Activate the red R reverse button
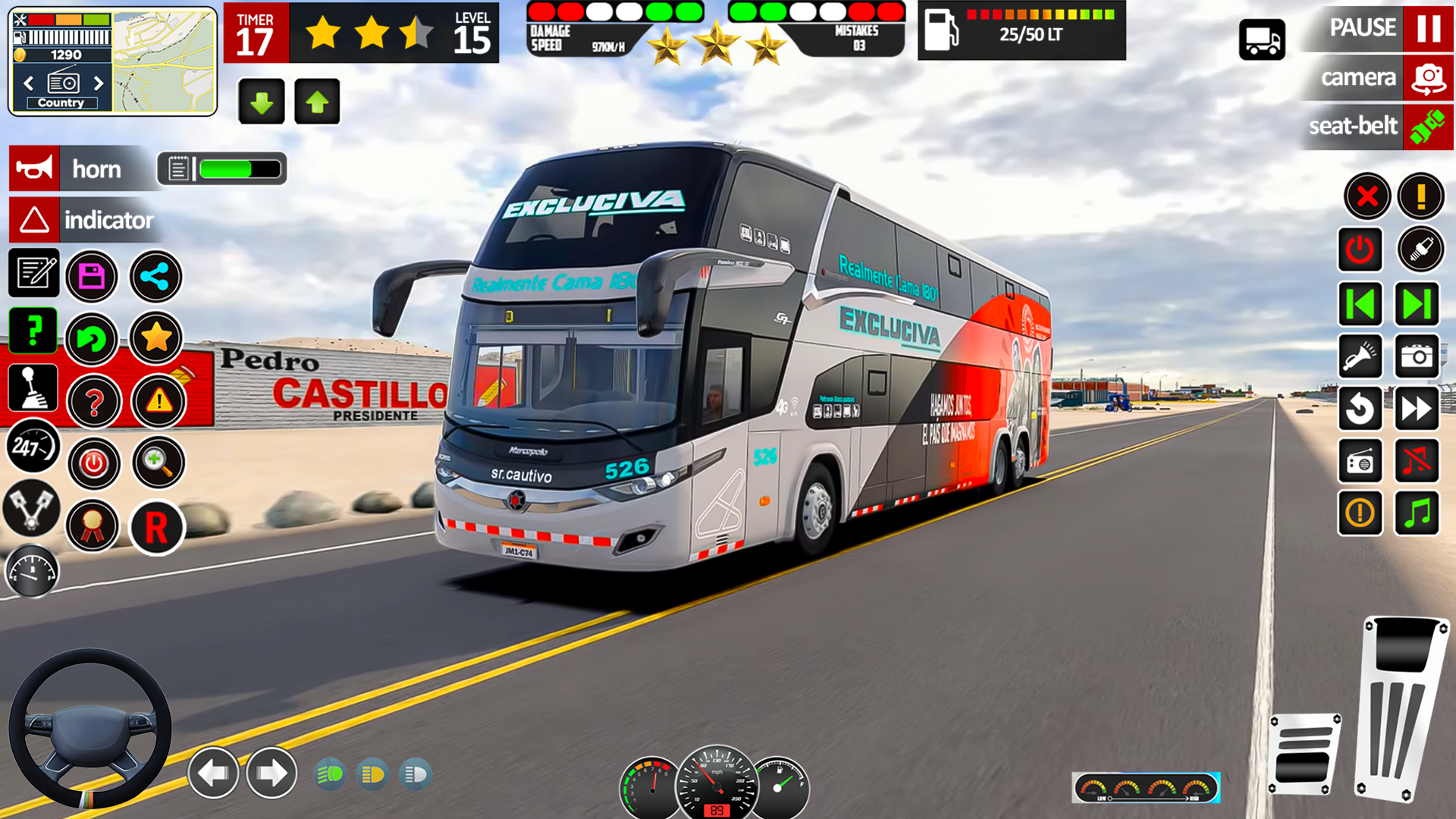The image size is (1456, 819). [x=156, y=527]
